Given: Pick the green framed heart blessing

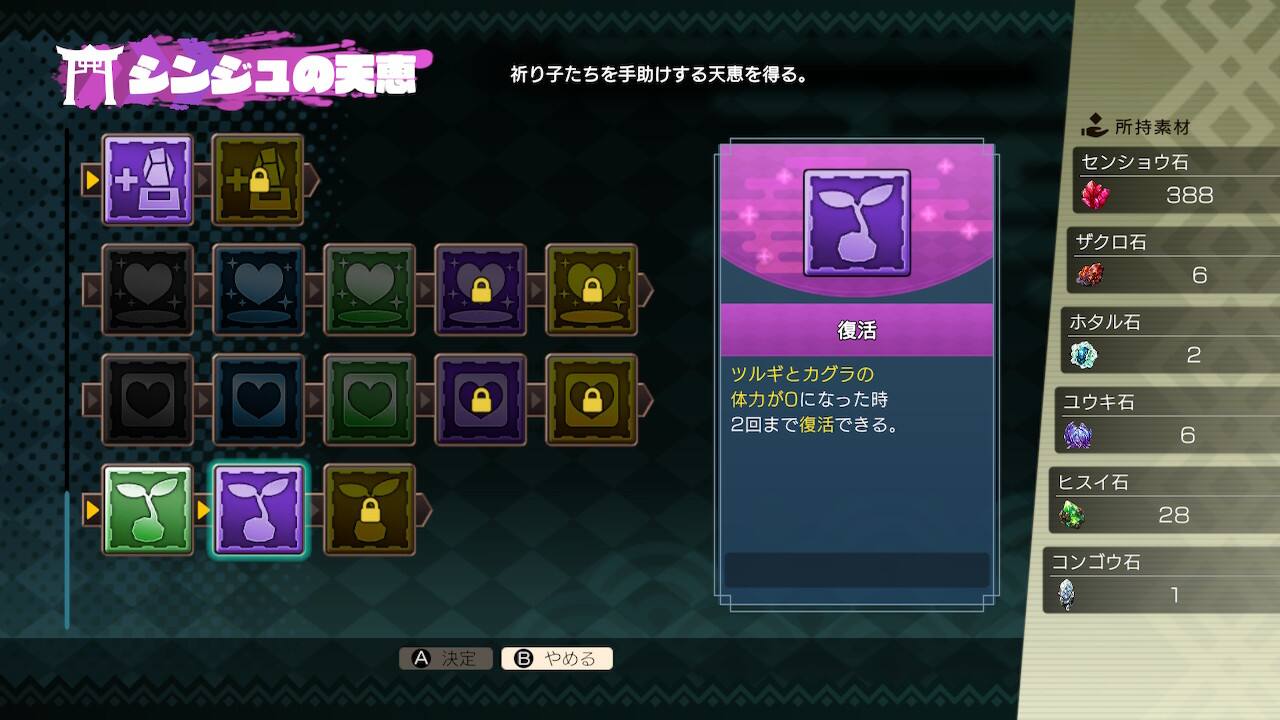Looking at the screenshot, I should coord(369,400).
